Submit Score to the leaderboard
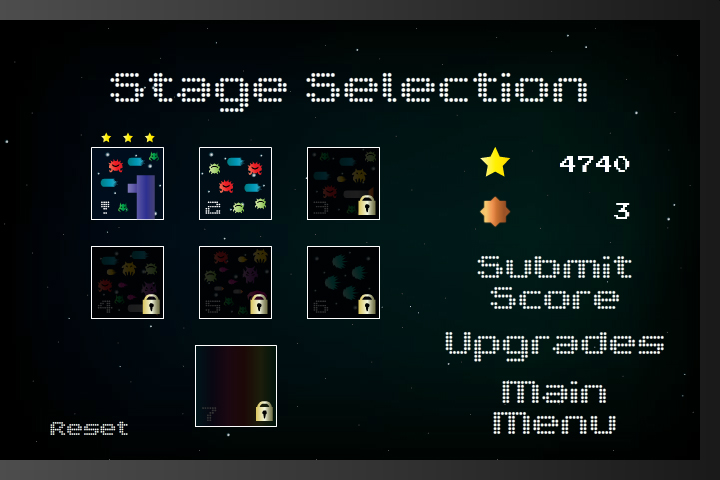Image resolution: width=720 pixels, height=480 pixels. pyautogui.click(x=554, y=282)
